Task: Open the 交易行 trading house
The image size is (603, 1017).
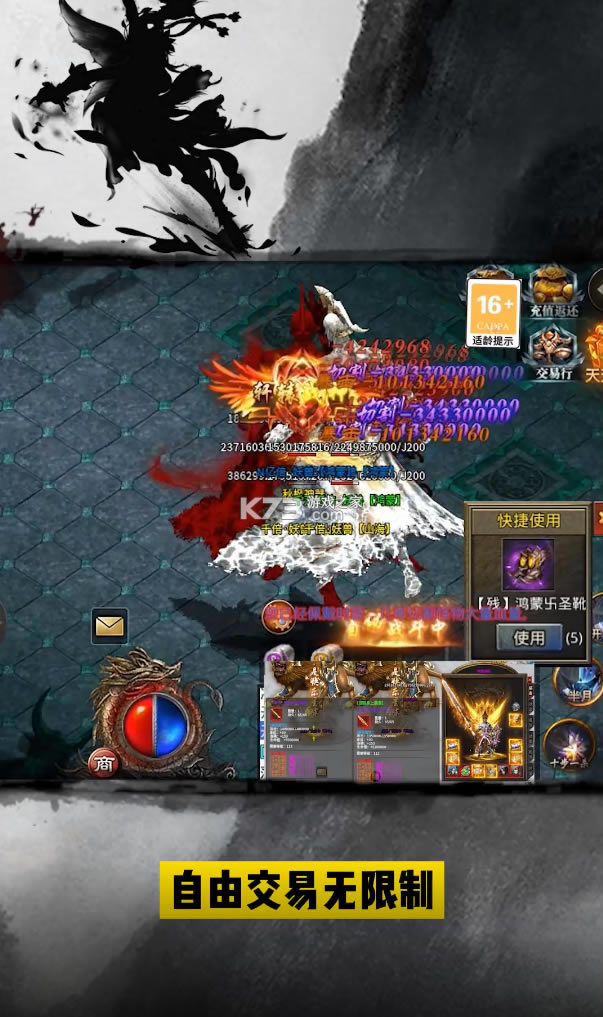Action: pos(553,352)
